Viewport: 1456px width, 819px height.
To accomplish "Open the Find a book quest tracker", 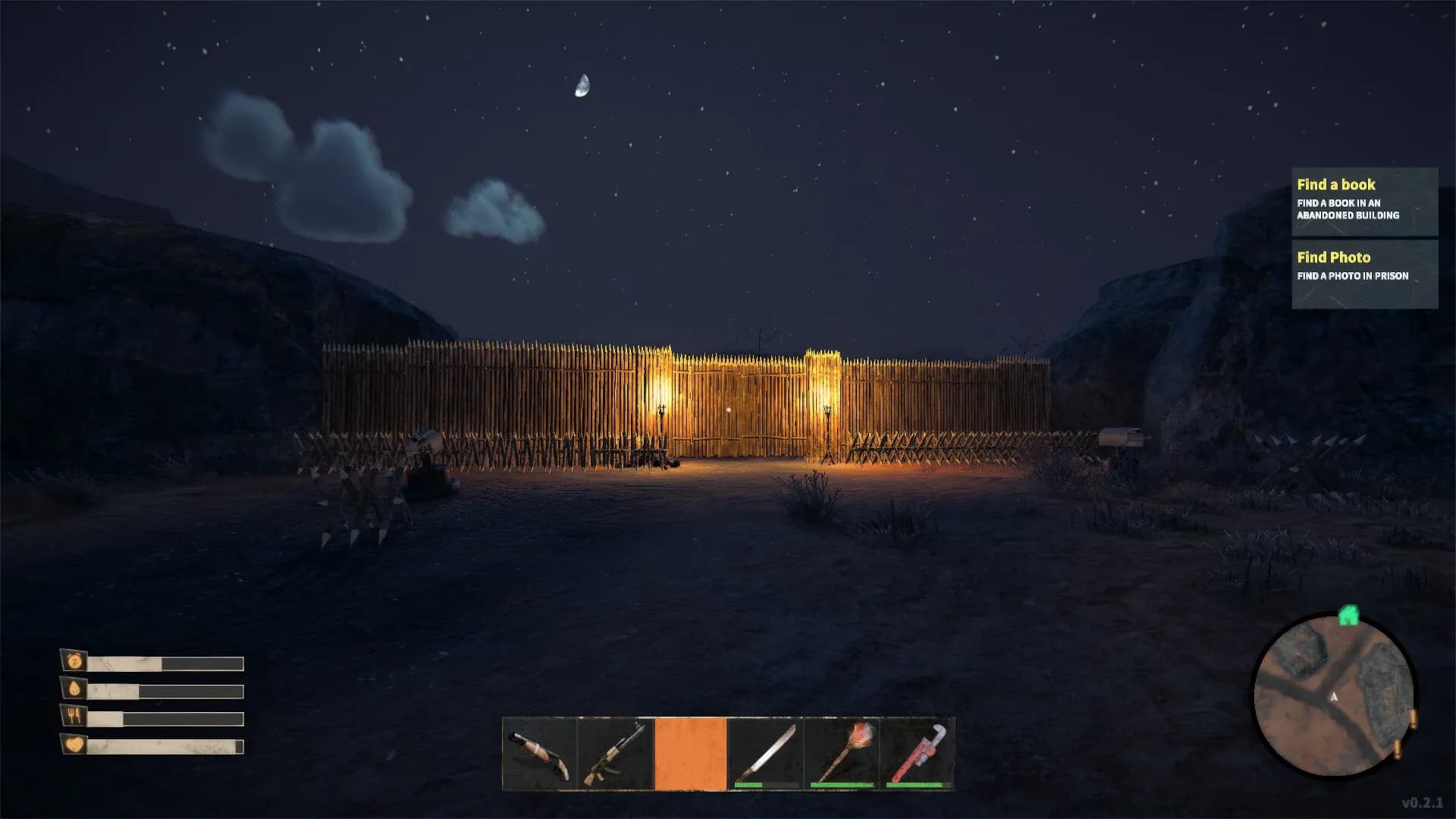I will tap(1364, 201).
